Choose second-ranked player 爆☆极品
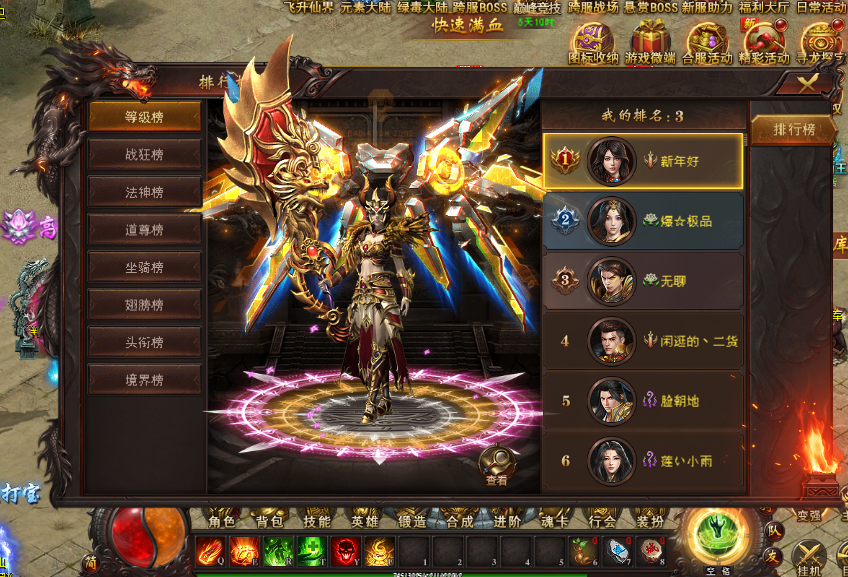This screenshot has height=577, width=848. [x=643, y=220]
